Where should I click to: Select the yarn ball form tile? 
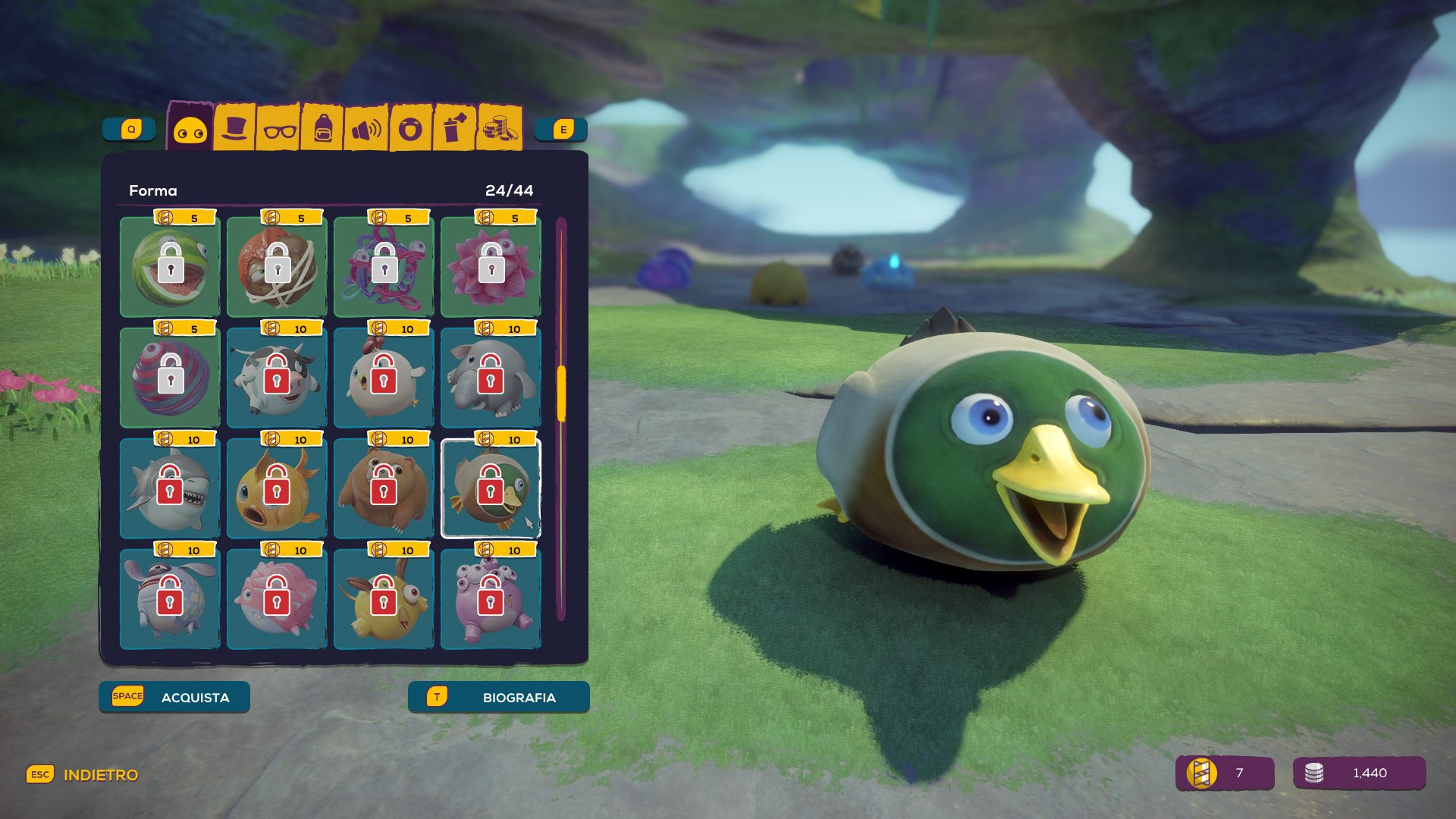point(384,267)
